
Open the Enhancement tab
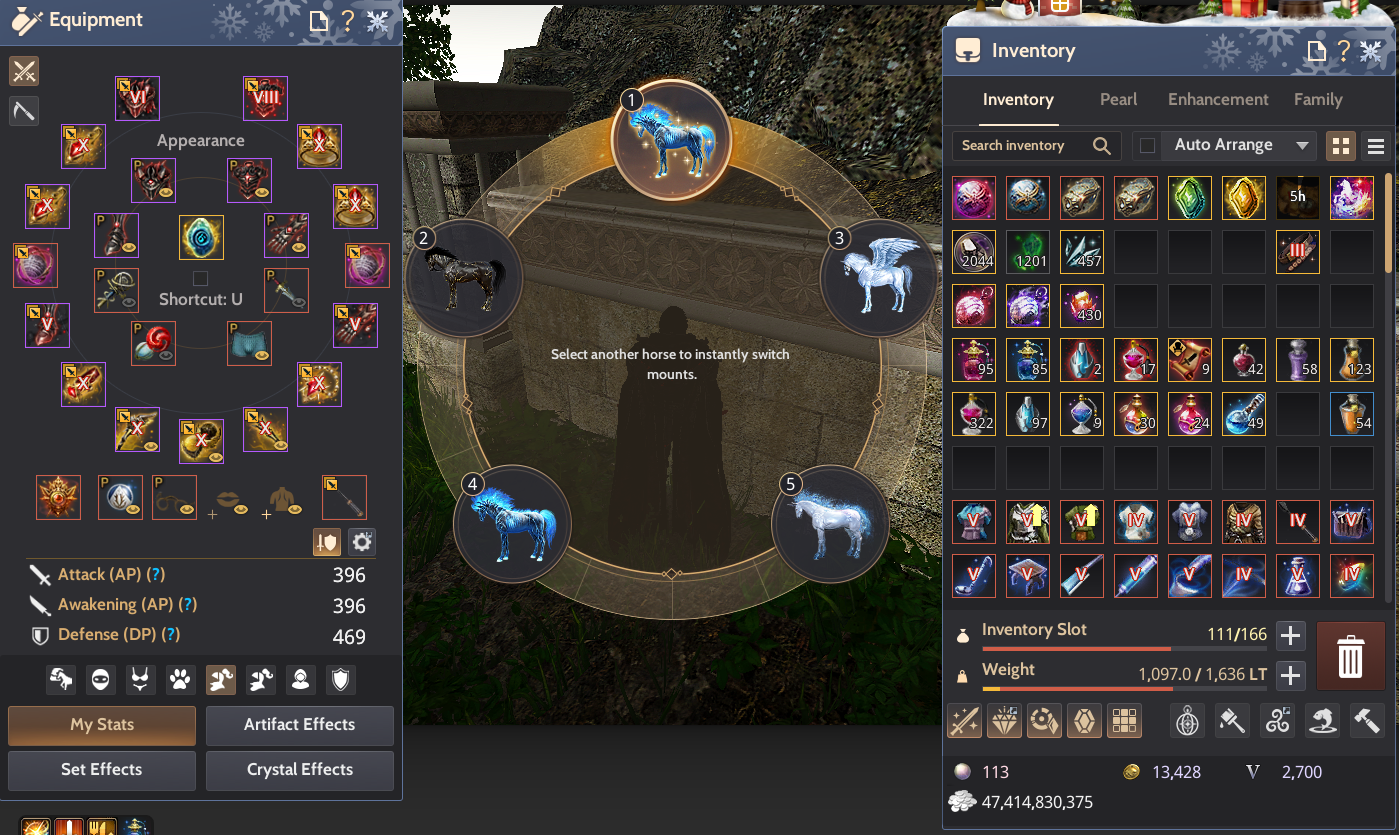pos(1218,100)
